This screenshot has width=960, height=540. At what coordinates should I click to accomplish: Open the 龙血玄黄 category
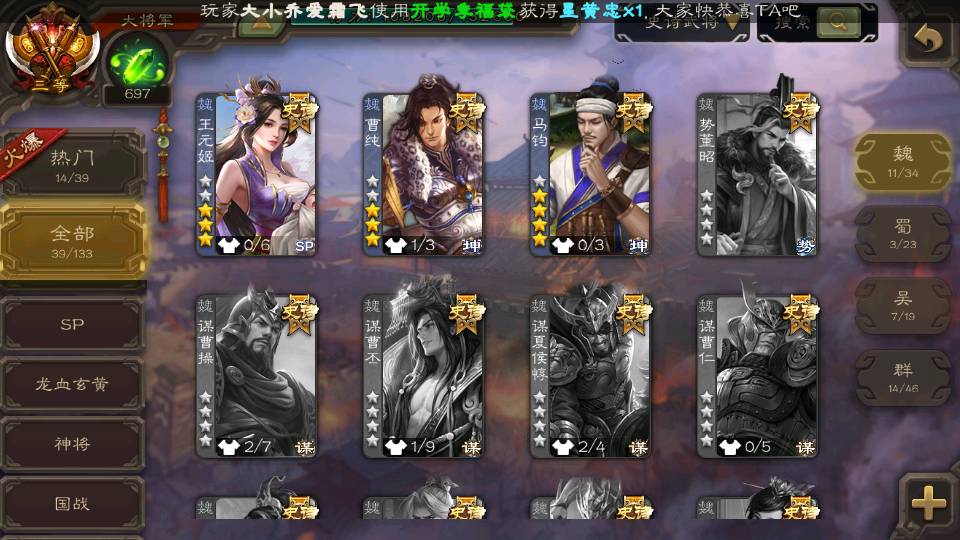(73, 385)
